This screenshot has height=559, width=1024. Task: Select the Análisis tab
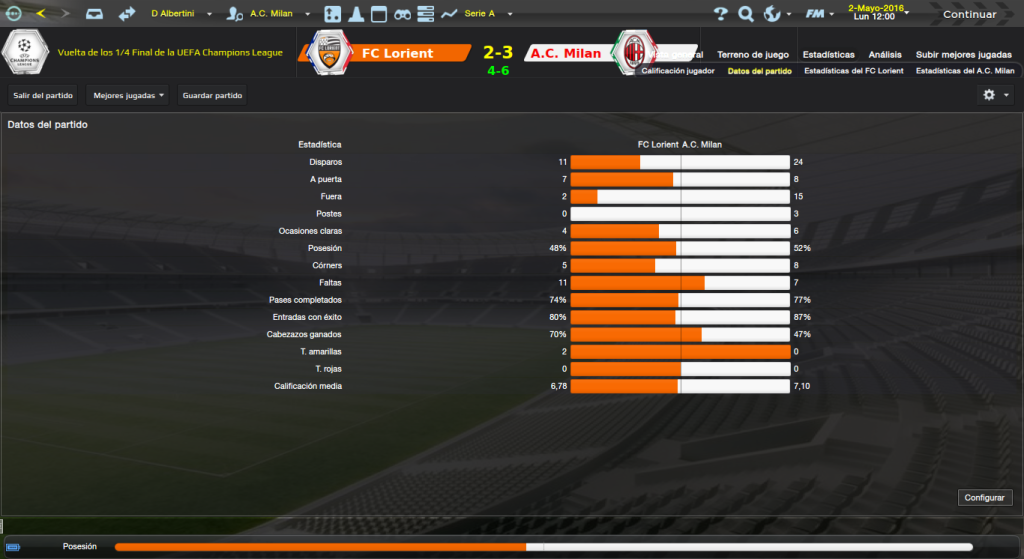886,54
